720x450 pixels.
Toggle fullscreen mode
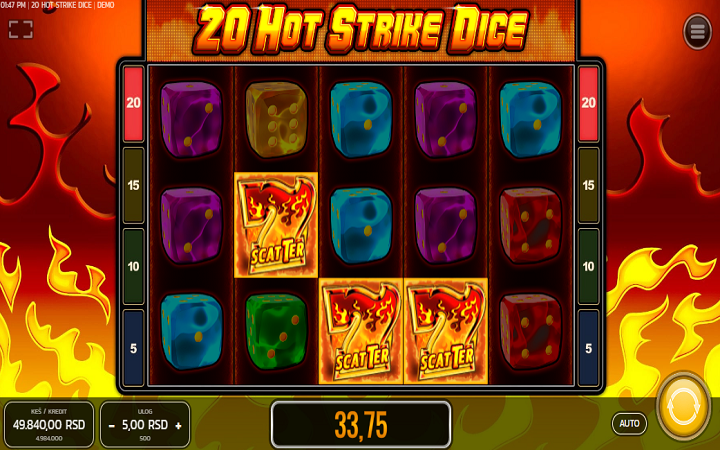[x=21, y=29]
